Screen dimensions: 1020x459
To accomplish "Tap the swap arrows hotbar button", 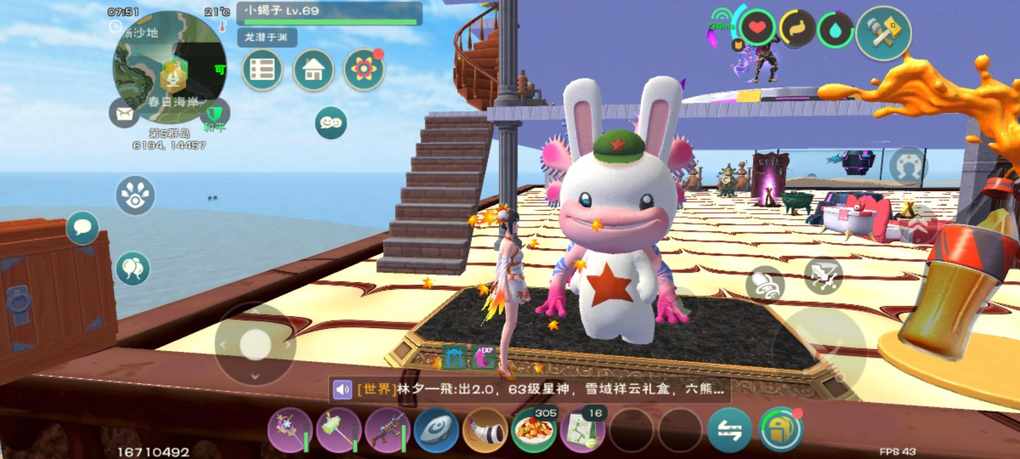I will pos(730,430).
